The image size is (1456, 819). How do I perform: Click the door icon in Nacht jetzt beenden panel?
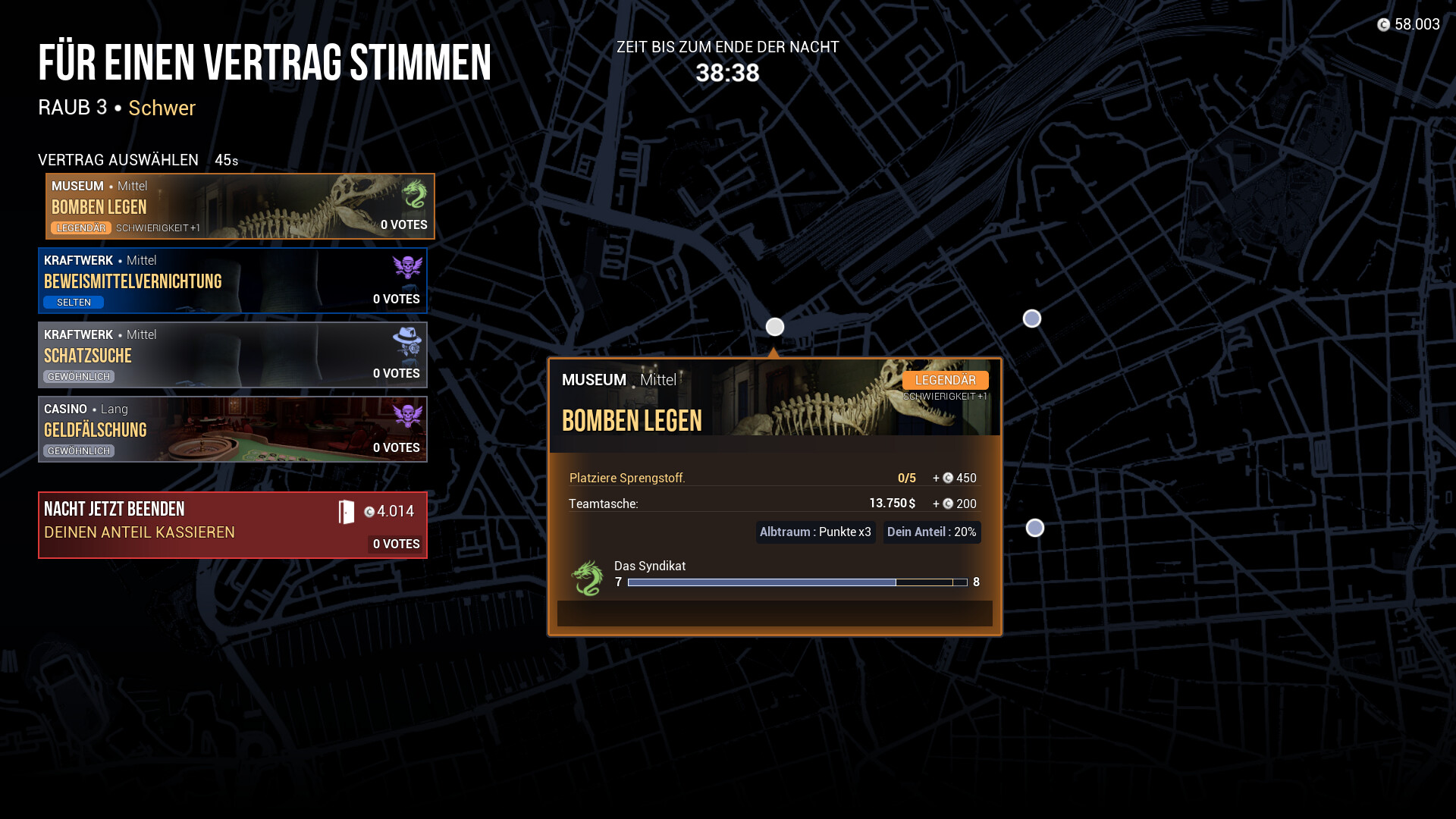tap(347, 512)
